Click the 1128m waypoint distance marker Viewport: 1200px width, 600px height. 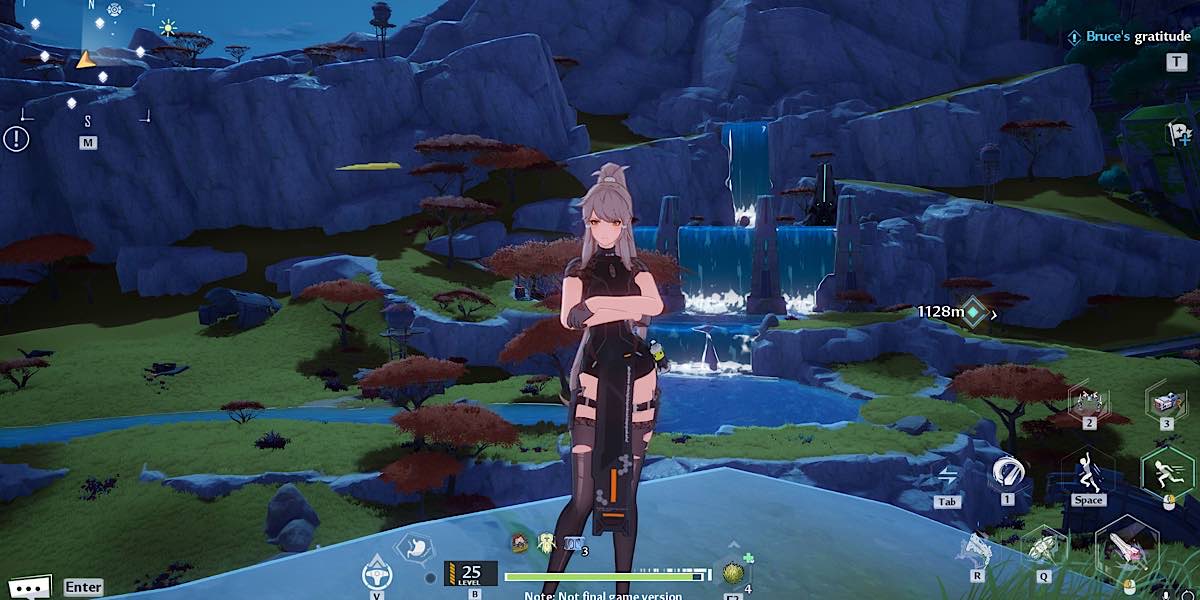[x=957, y=312]
